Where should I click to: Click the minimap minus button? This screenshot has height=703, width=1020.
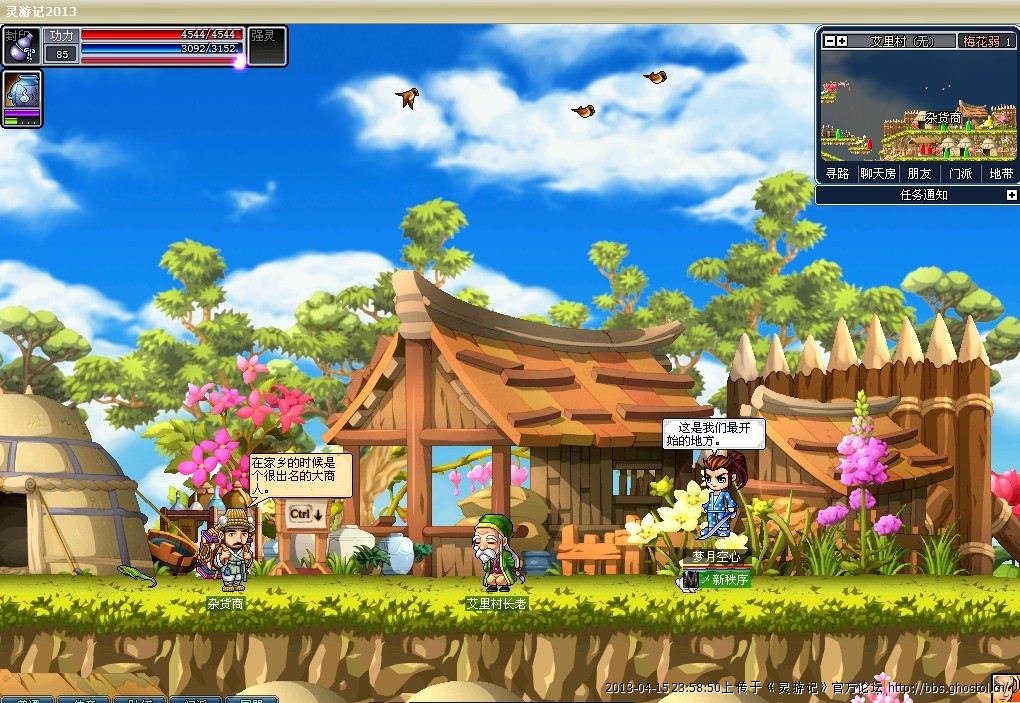tap(829, 41)
